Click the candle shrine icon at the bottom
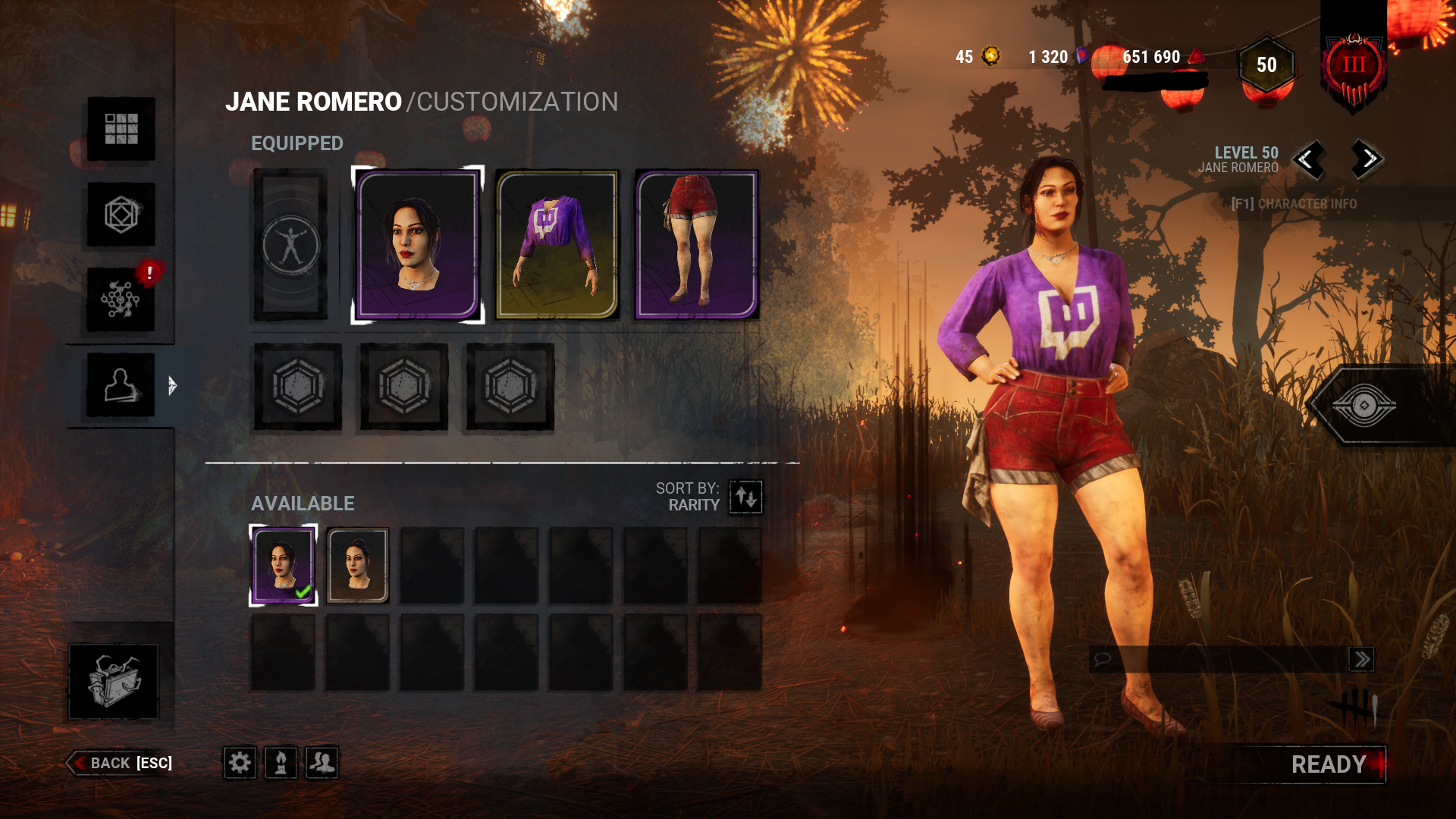Viewport: 1456px width, 819px height. click(x=281, y=764)
